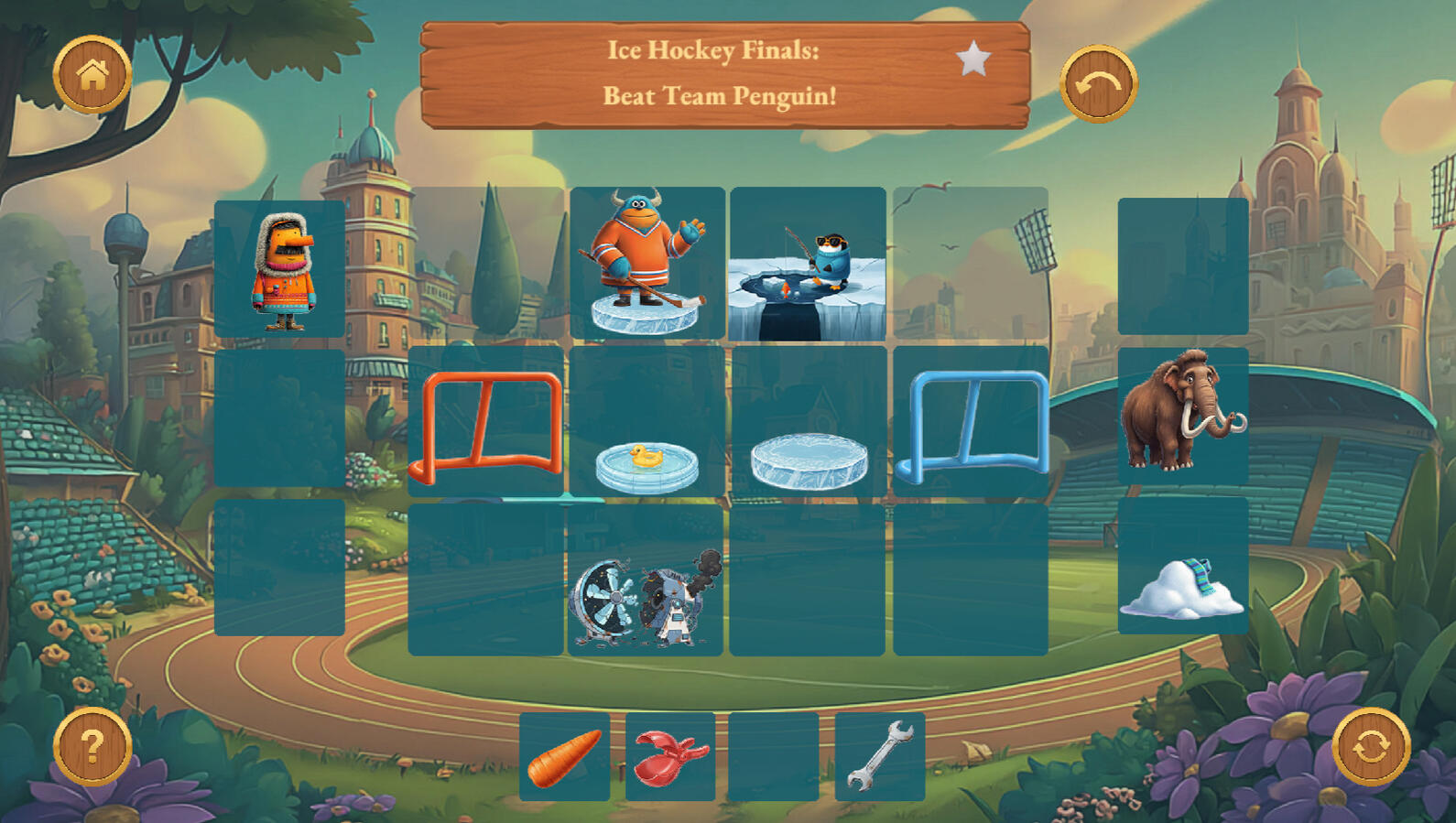Select the parka-wearing duck character tile
The width and height of the screenshot is (1456, 823).
point(280,270)
